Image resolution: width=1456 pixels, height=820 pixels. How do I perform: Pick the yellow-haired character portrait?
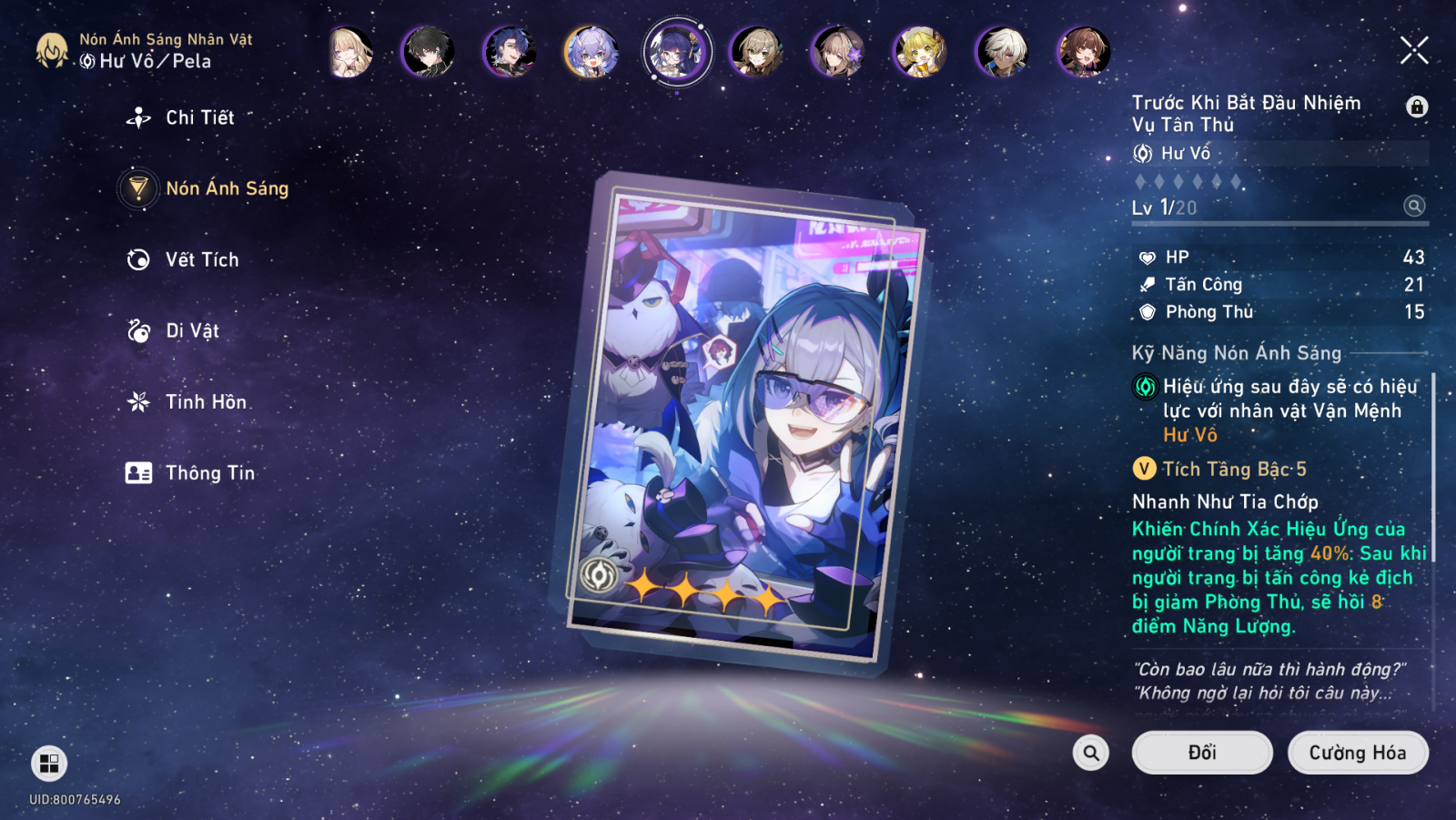point(920,52)
